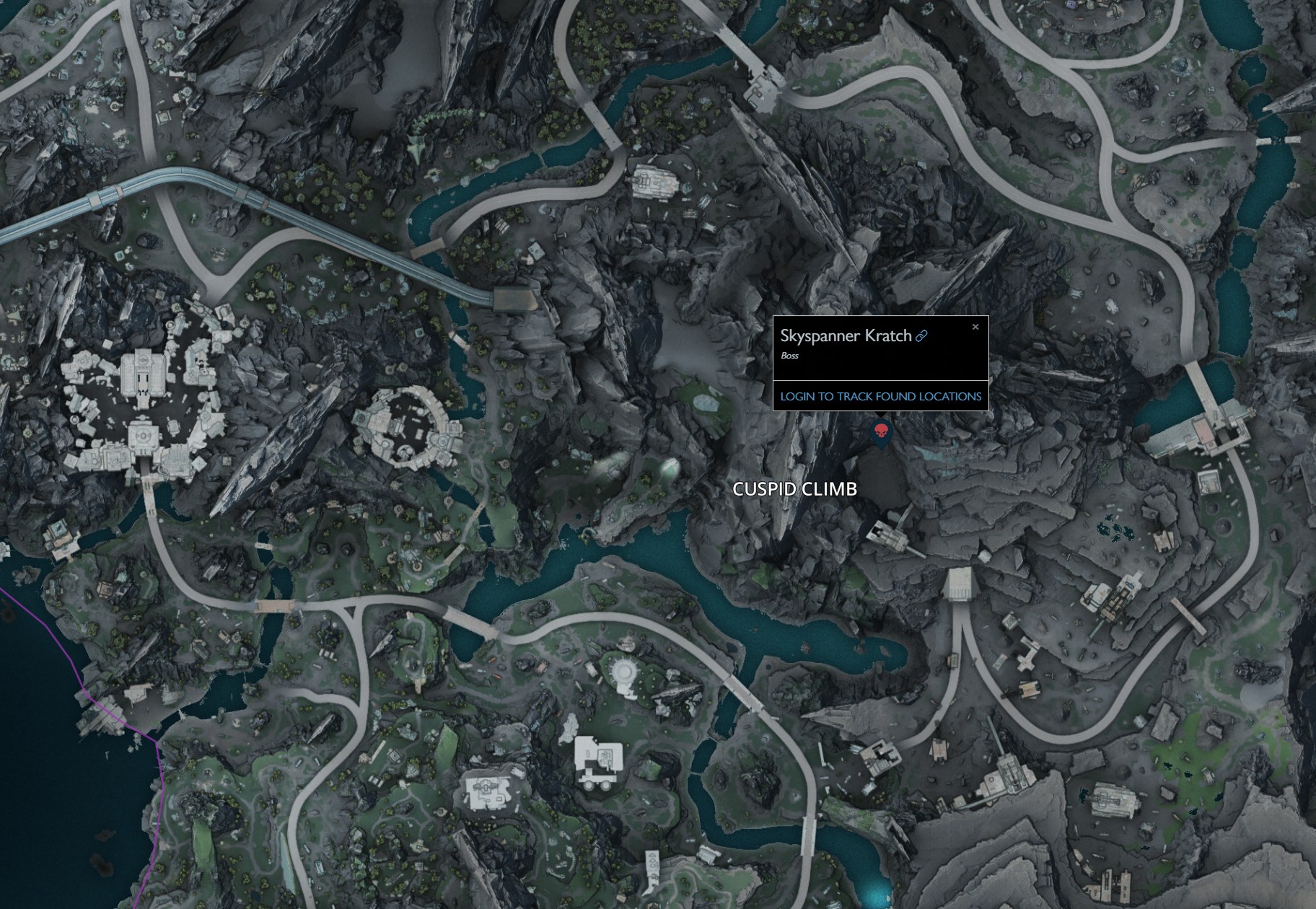Open the permalink chain icon beside Skyspanner Kratch
This screenshot has width=1316, height=909.
click(921, 336)
